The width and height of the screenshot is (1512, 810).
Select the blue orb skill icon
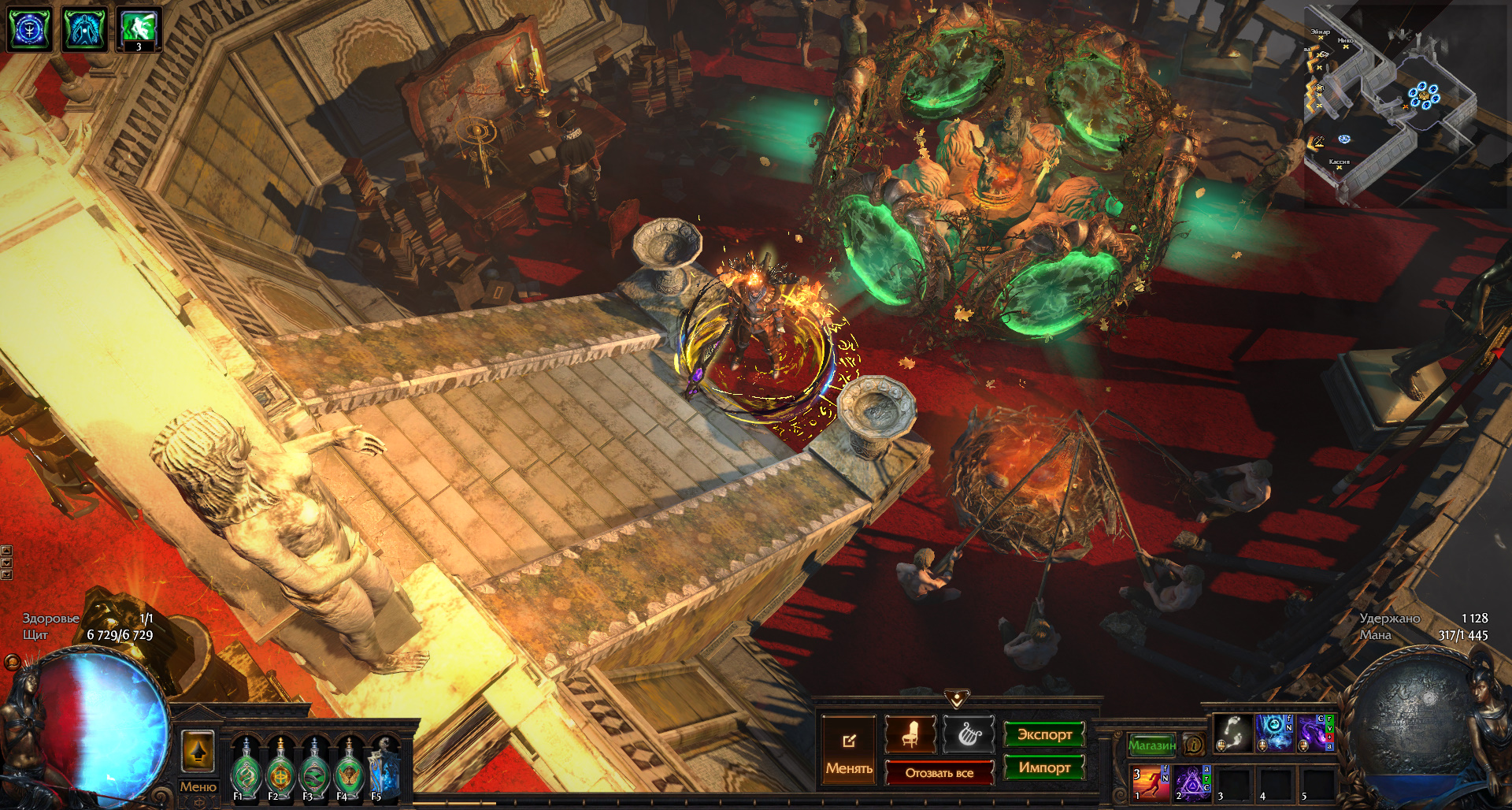(x=1273, y=733)
